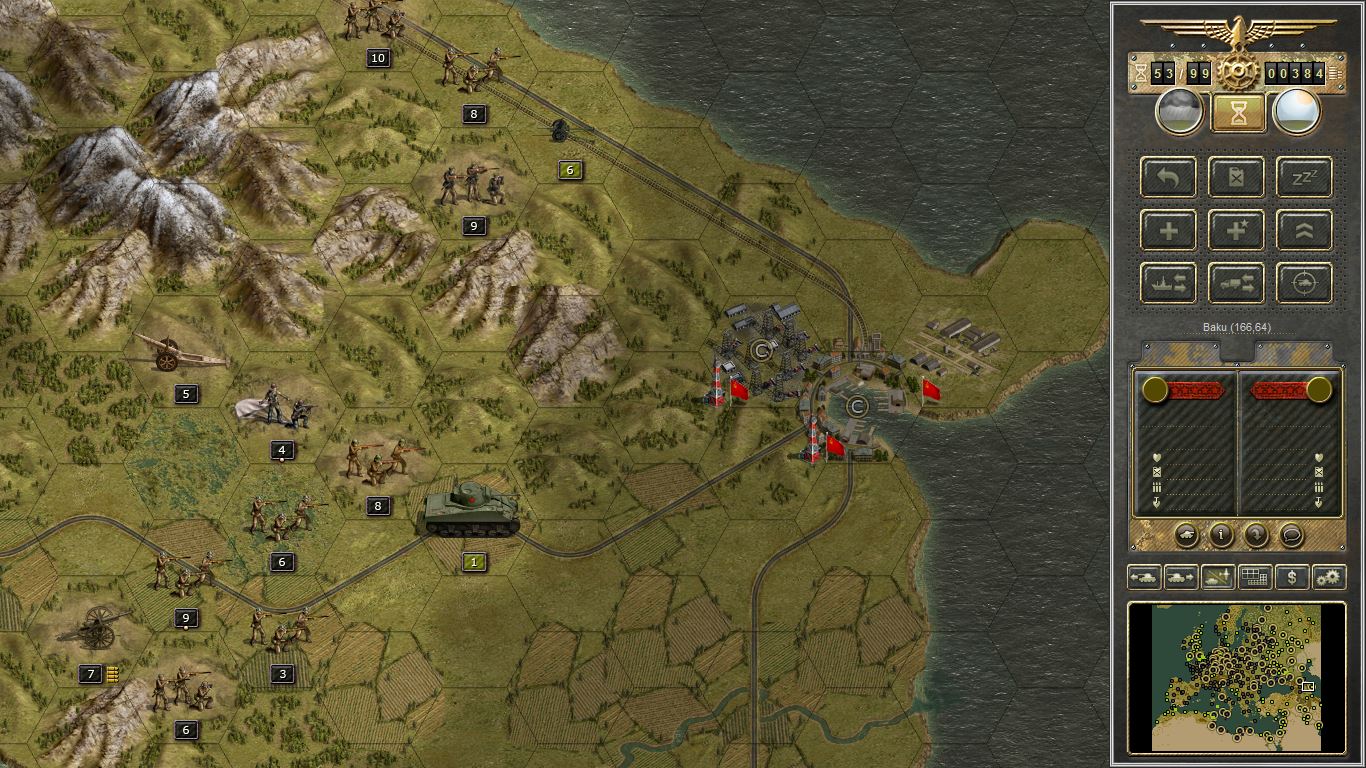1366x768 pixels.
Task: Embark the unit onto sea transport
Action: point(1168,283)
